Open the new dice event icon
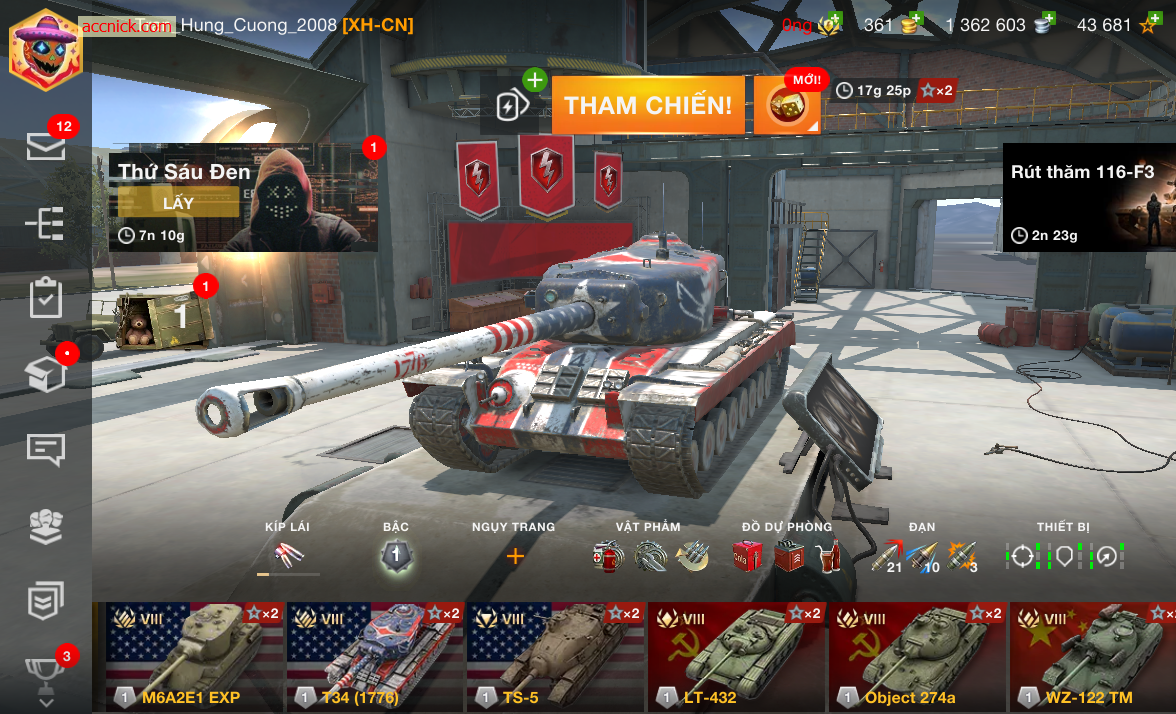This screenshot has height=714, width=1176. [x=786, y=105]
